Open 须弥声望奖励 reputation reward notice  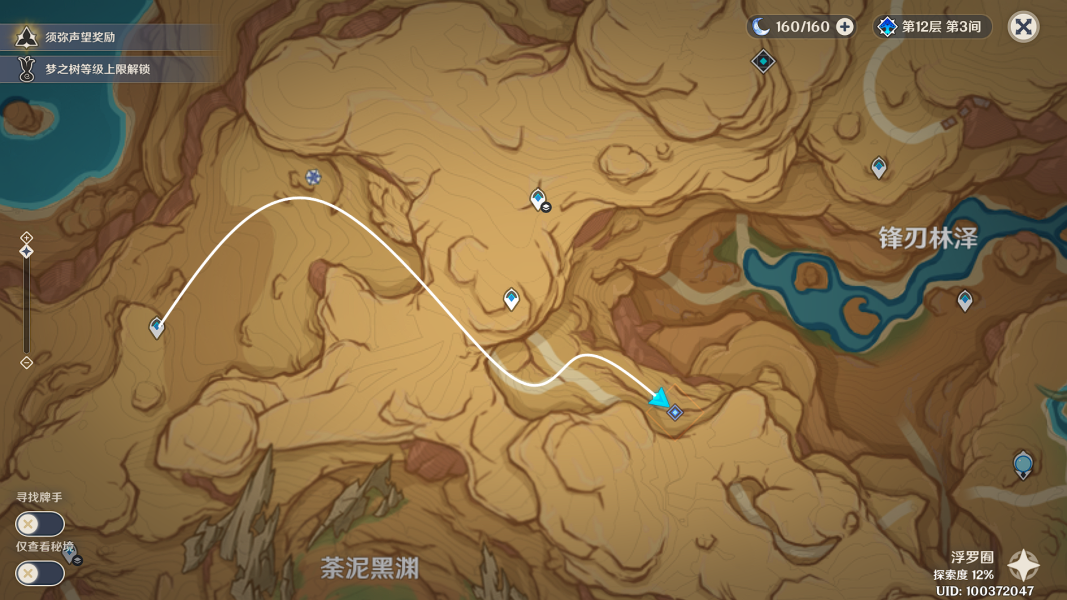click(108, 38)
